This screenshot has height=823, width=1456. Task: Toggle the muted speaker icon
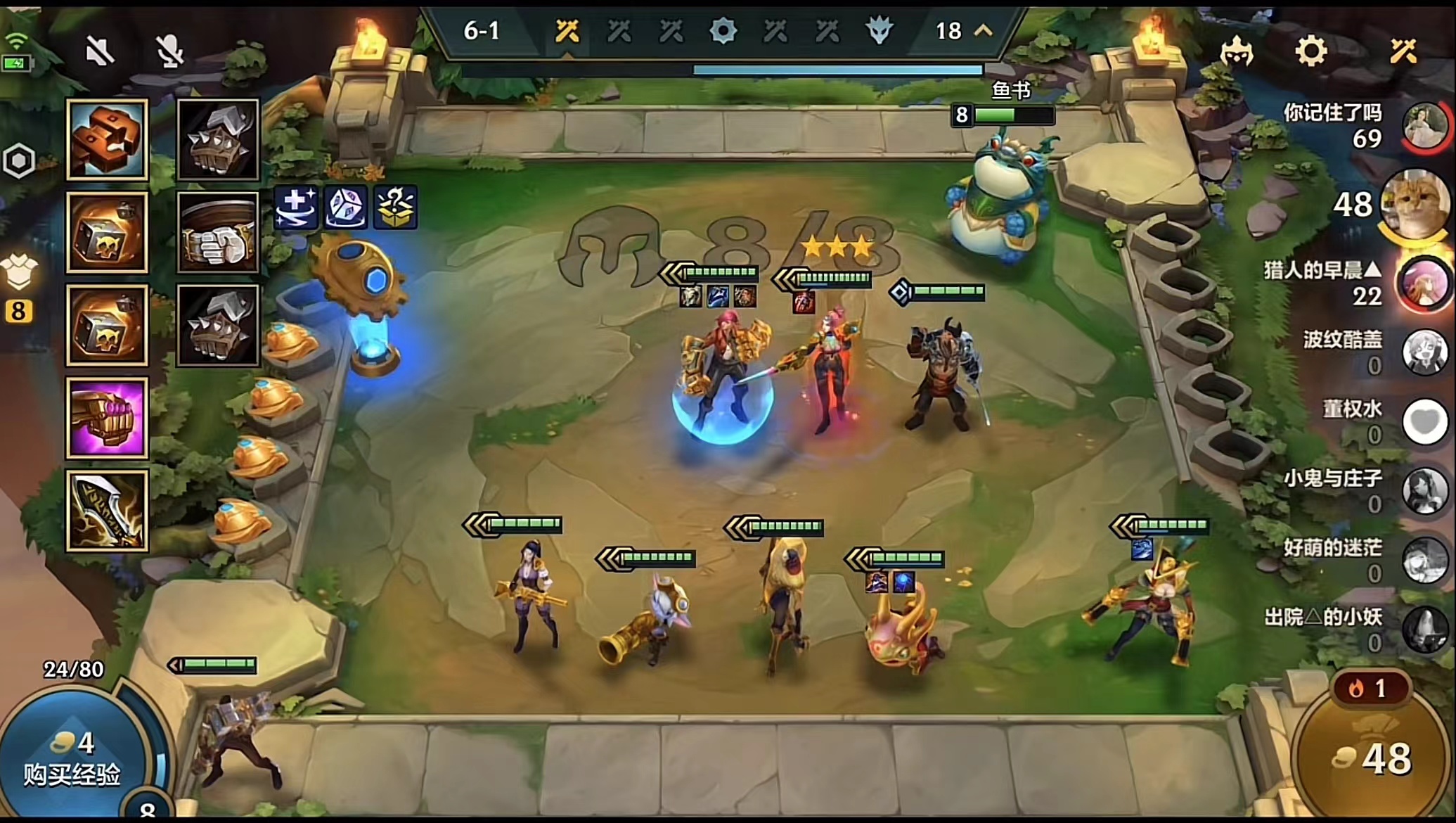(x=100, y=51)
